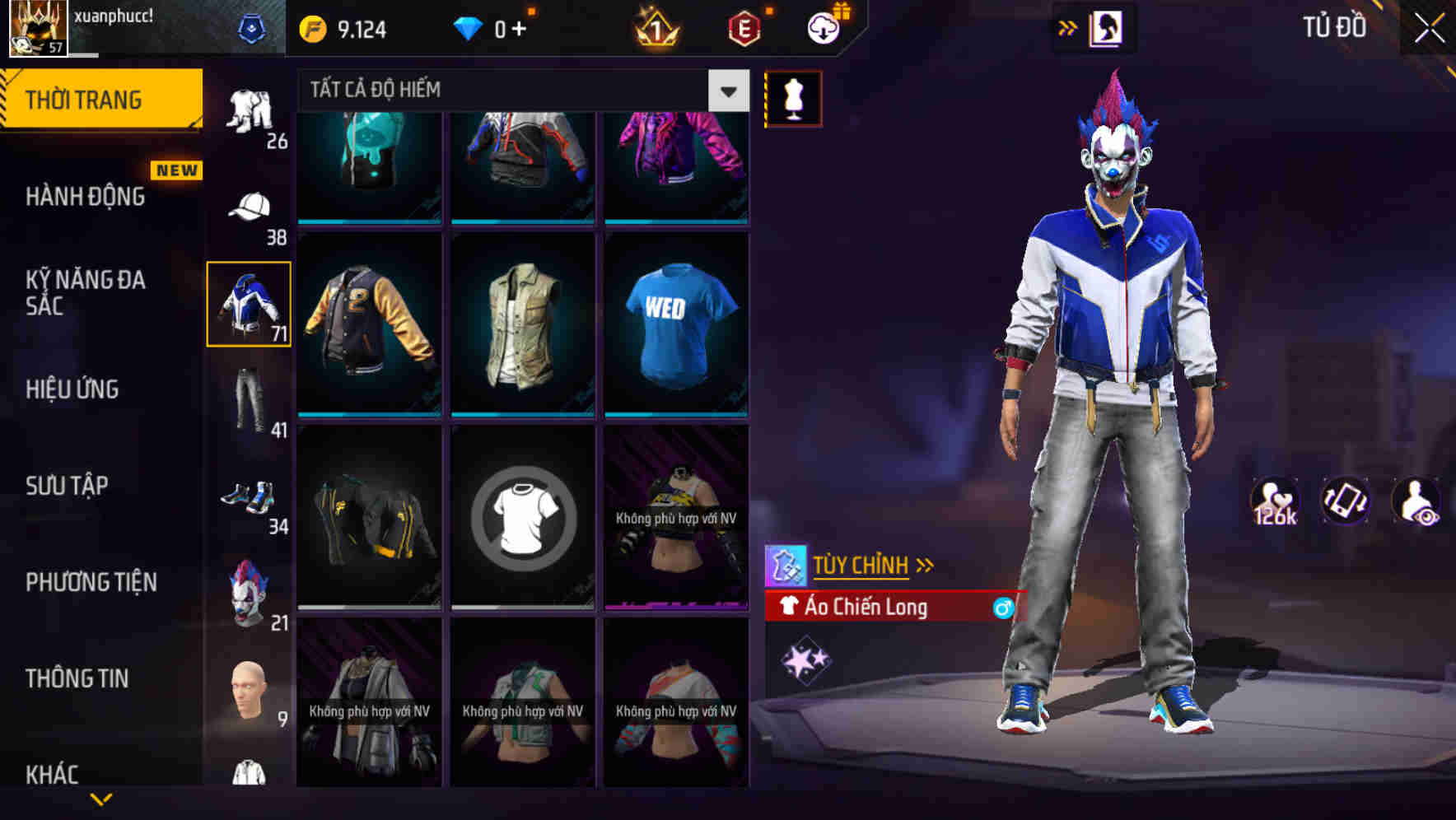This screenshot has height=820, width=1456.
Task: Open the mannequin preset icon beside the filter
Action: click(x=792, y=98)
